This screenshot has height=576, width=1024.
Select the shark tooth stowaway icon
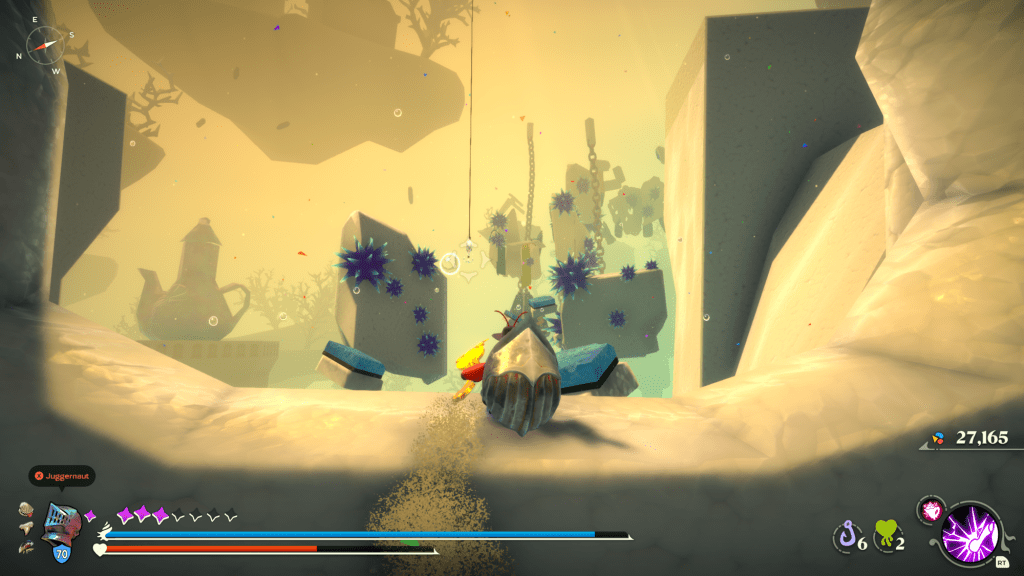(x=25, y=530)
